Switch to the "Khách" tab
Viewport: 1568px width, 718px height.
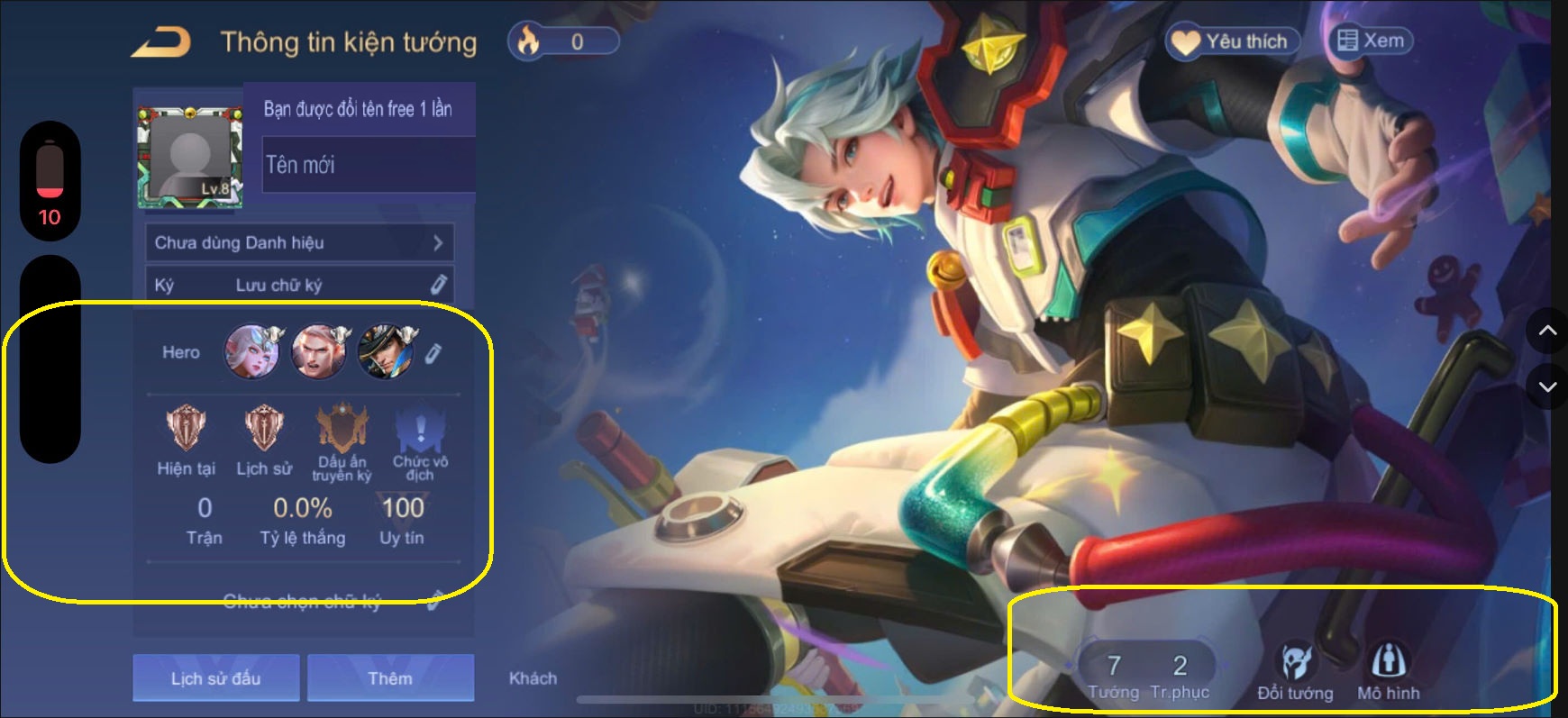533,677
